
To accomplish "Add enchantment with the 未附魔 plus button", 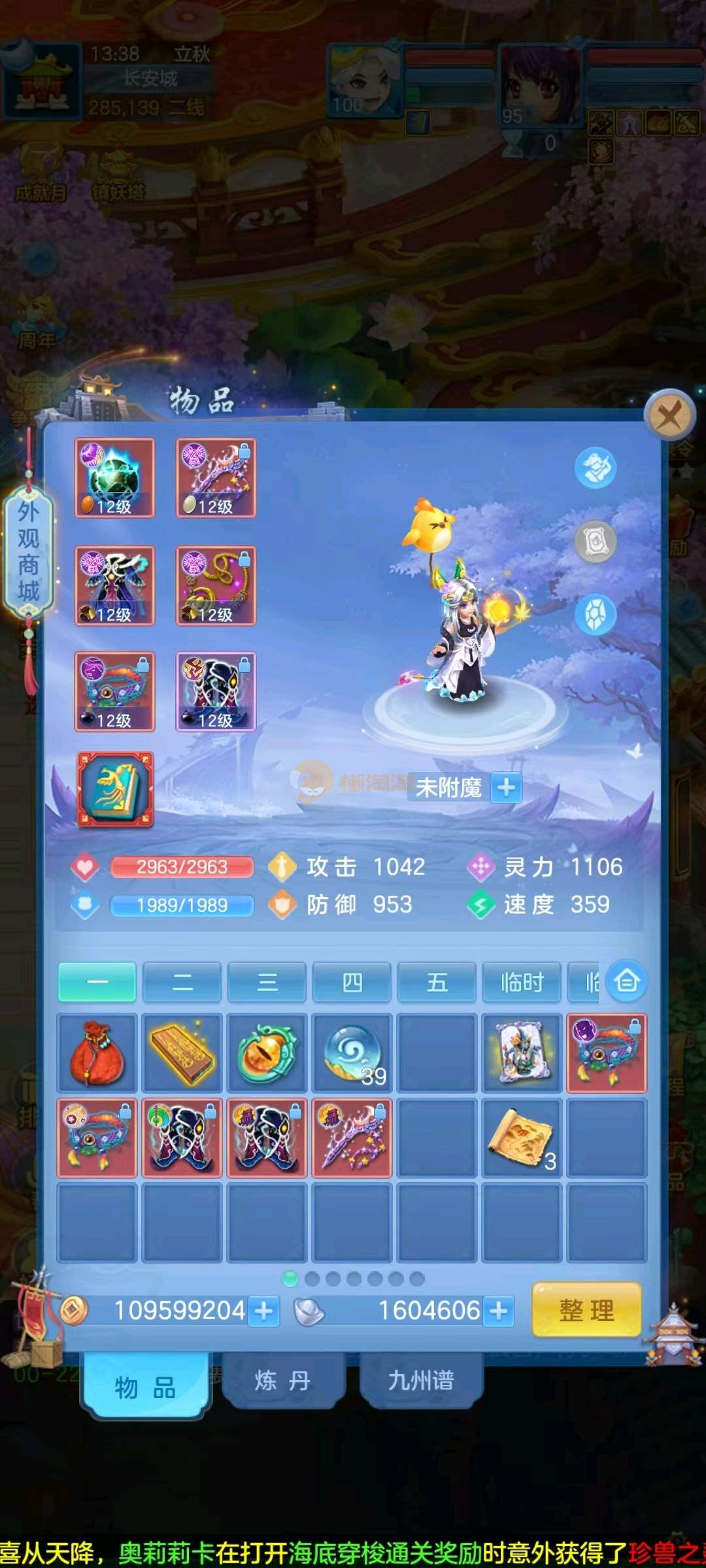I will tap(507, 787).
